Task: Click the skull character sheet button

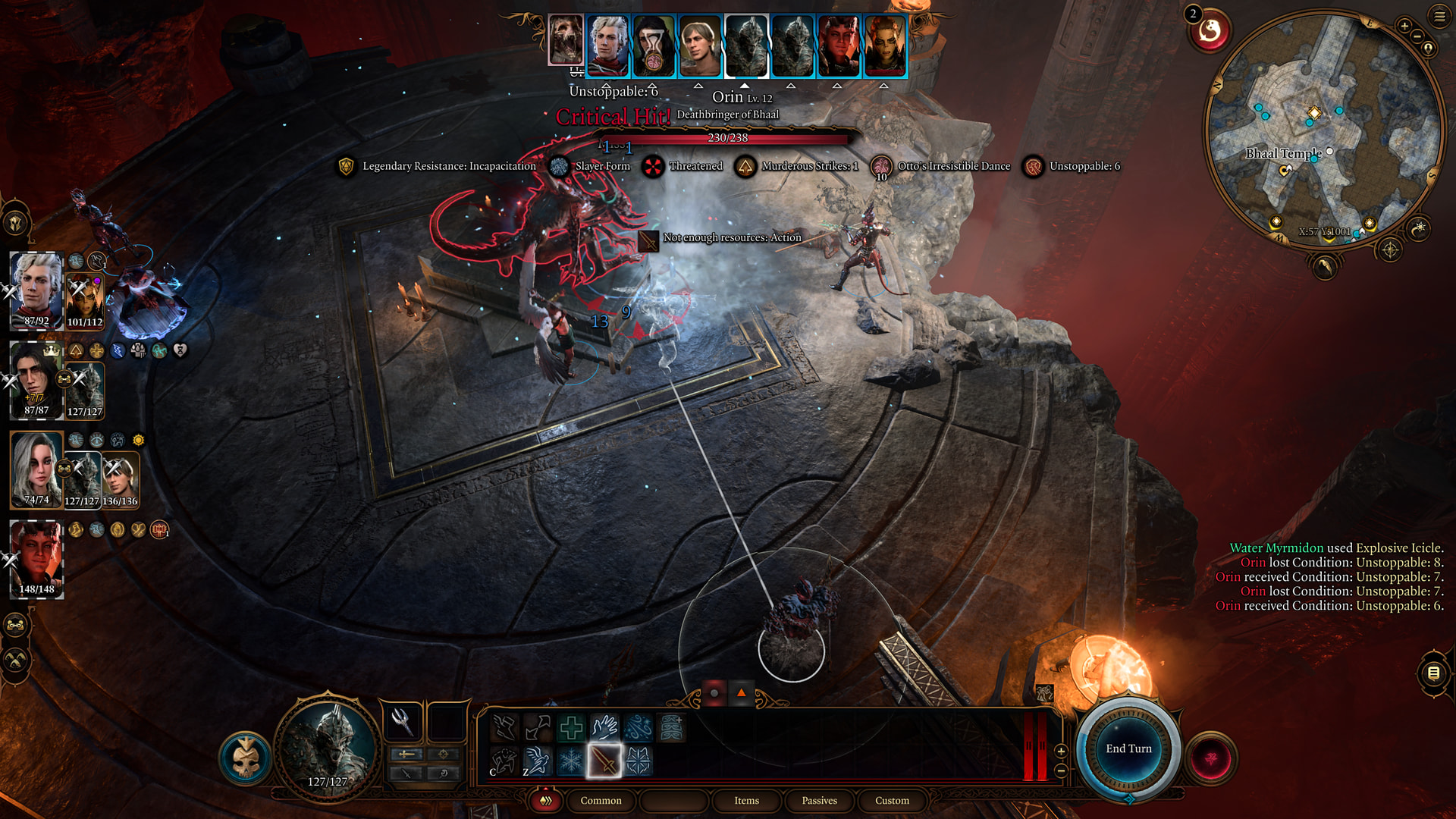Action: tap(246, 758)
